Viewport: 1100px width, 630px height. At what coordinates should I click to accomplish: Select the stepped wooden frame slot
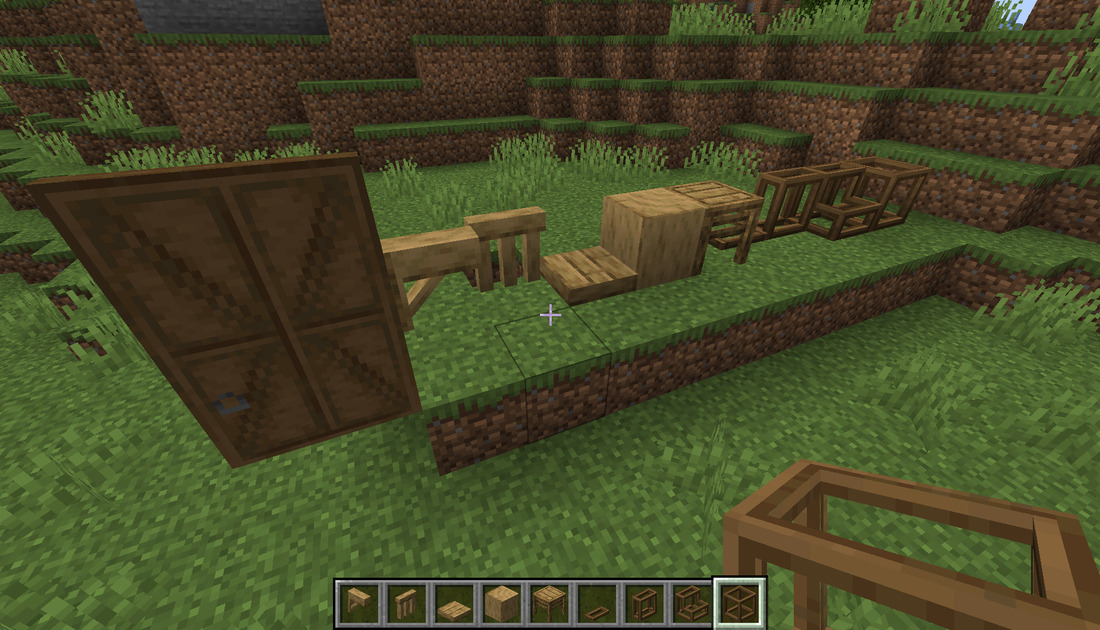point(693,603)
